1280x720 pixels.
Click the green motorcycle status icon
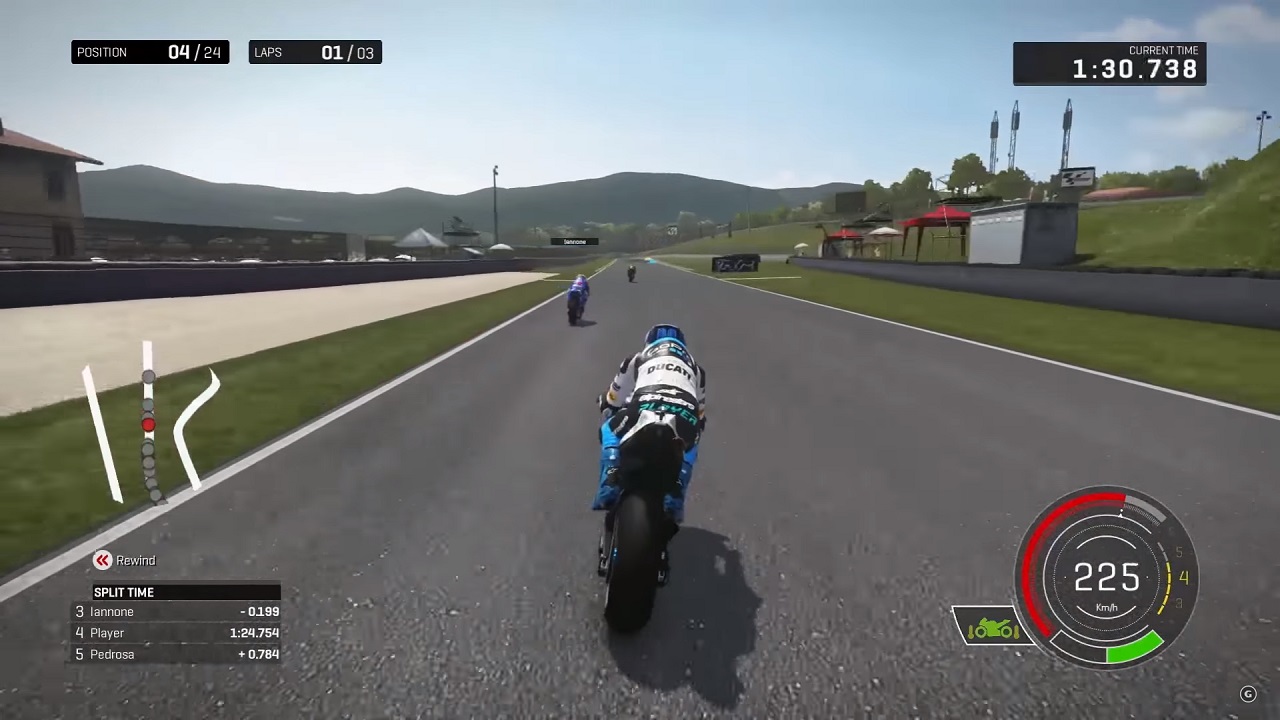coord(991,628)
